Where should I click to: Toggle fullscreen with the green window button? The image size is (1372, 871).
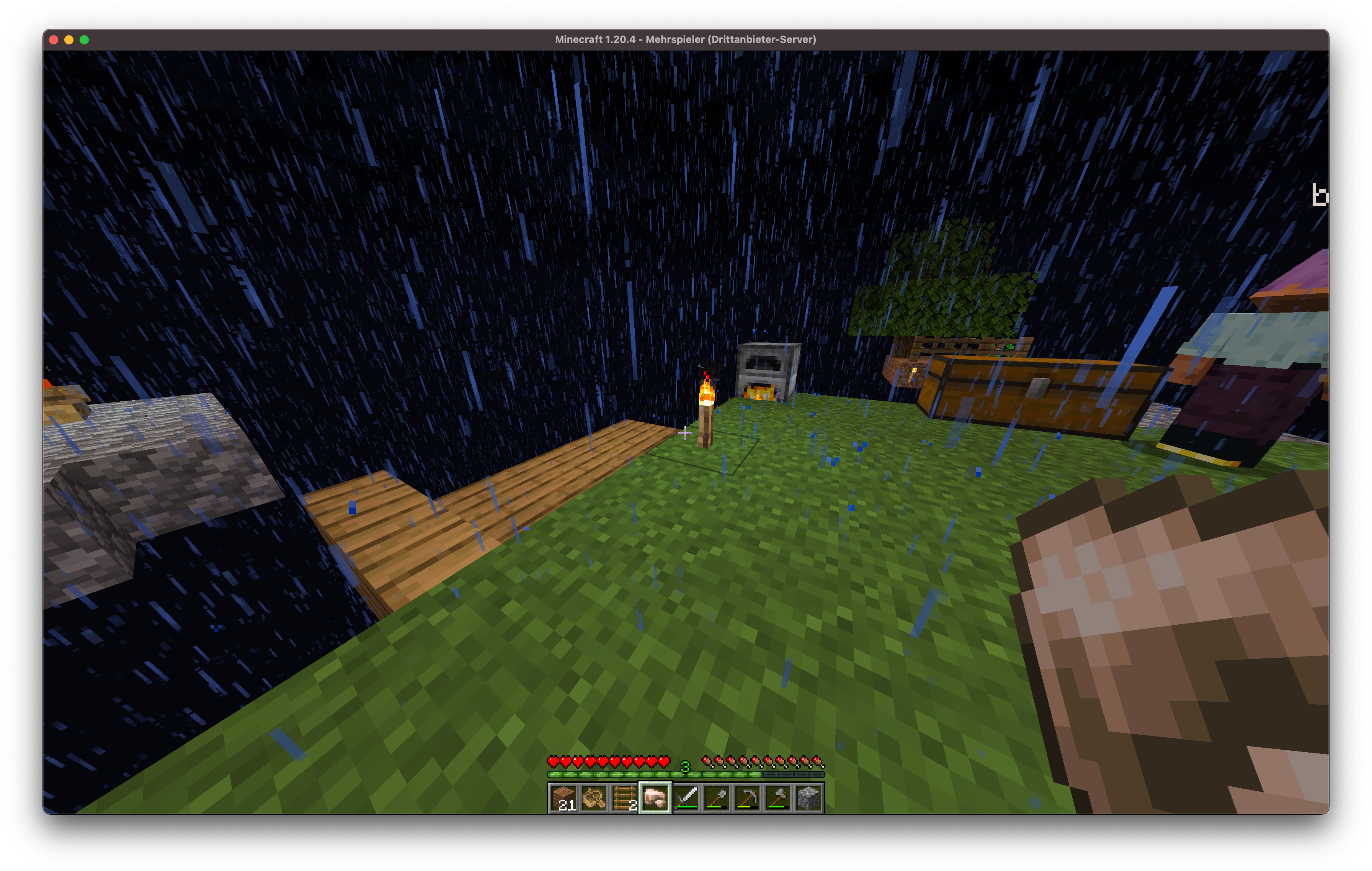(x=84, y=40)
